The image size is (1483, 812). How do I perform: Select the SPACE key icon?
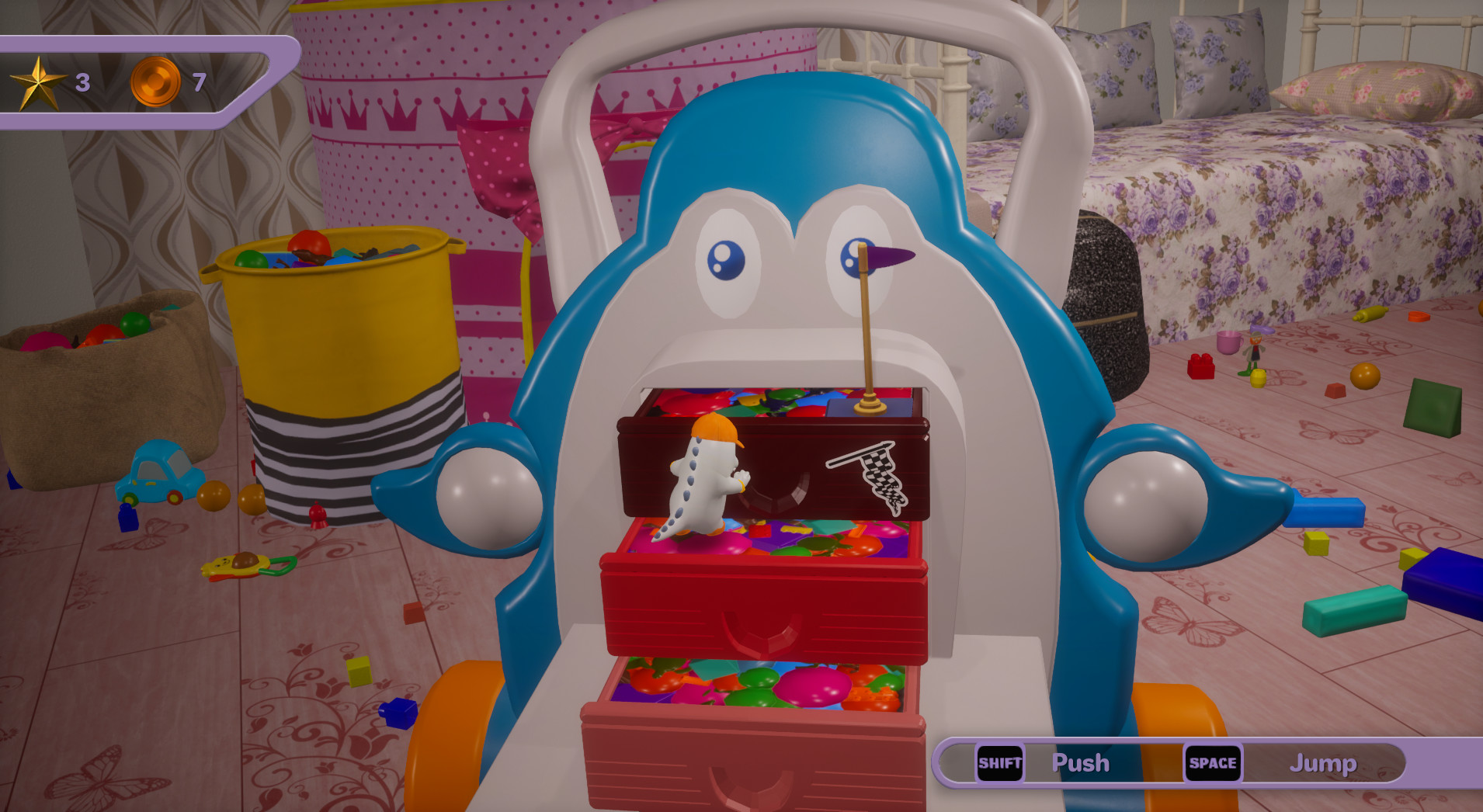[1213, 763]
